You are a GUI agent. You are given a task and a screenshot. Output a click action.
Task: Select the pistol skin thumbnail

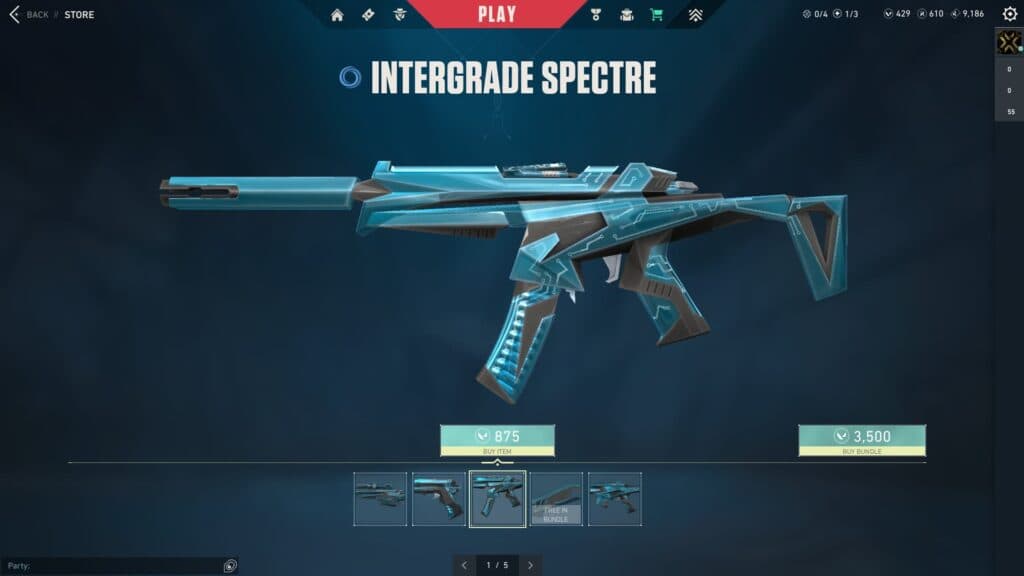click(439, 498)
